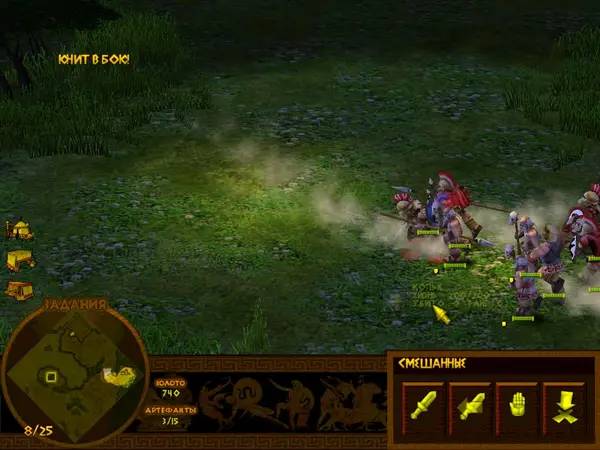
Task: Activate the yellow hand stop command
Action: tap(517, 406)
